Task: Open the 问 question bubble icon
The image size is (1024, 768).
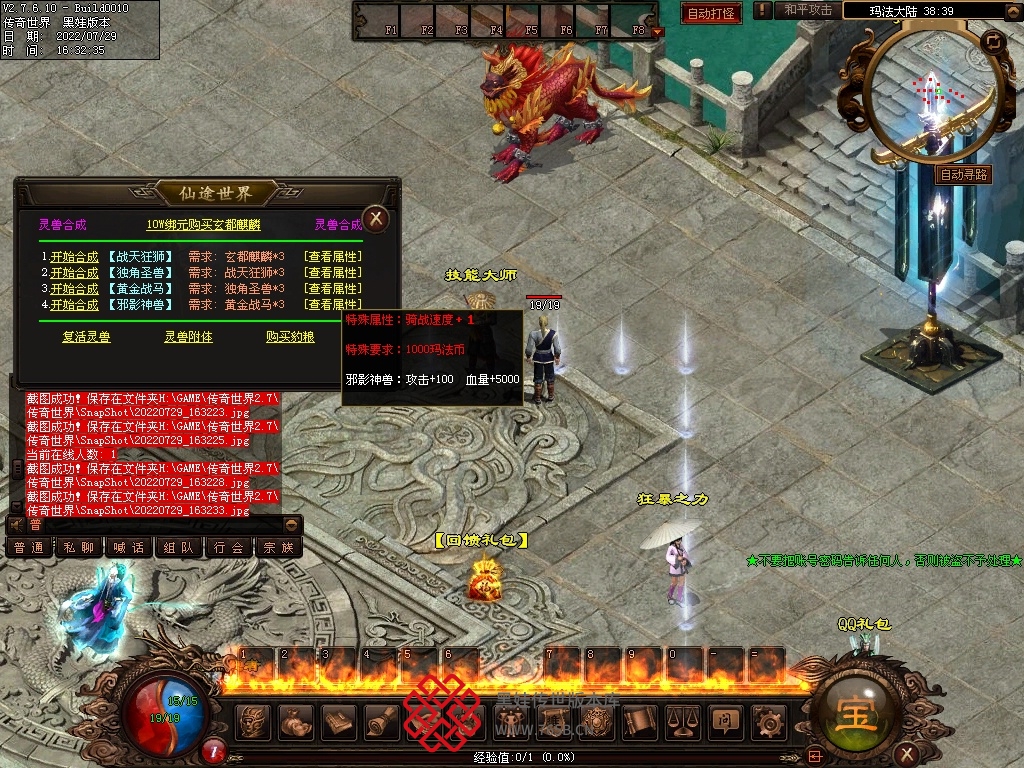Action: click(726, 720)
